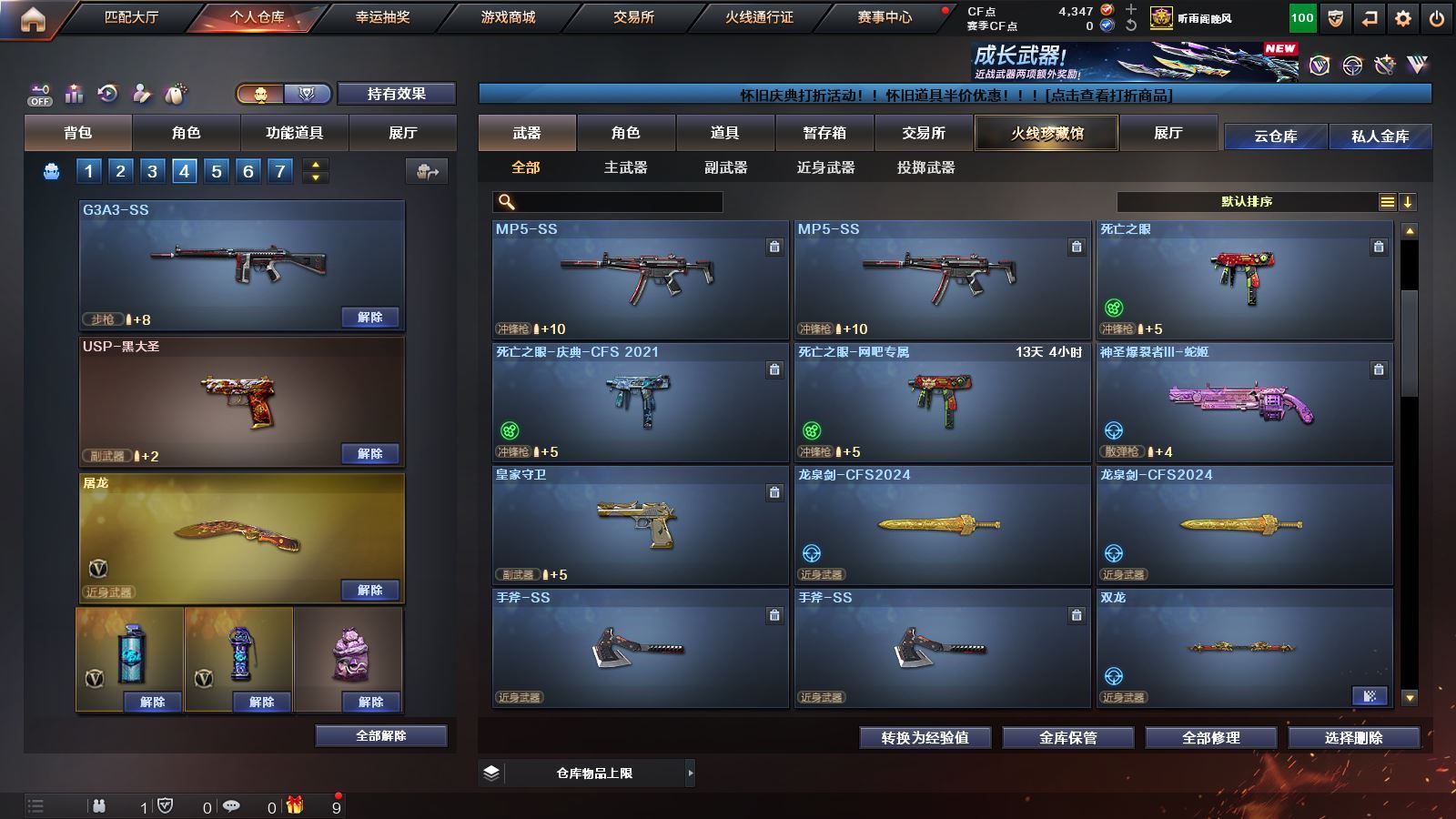The image size is (1456, 819).
Task: Open the 交易所 top menu
Action: (633, 17)
